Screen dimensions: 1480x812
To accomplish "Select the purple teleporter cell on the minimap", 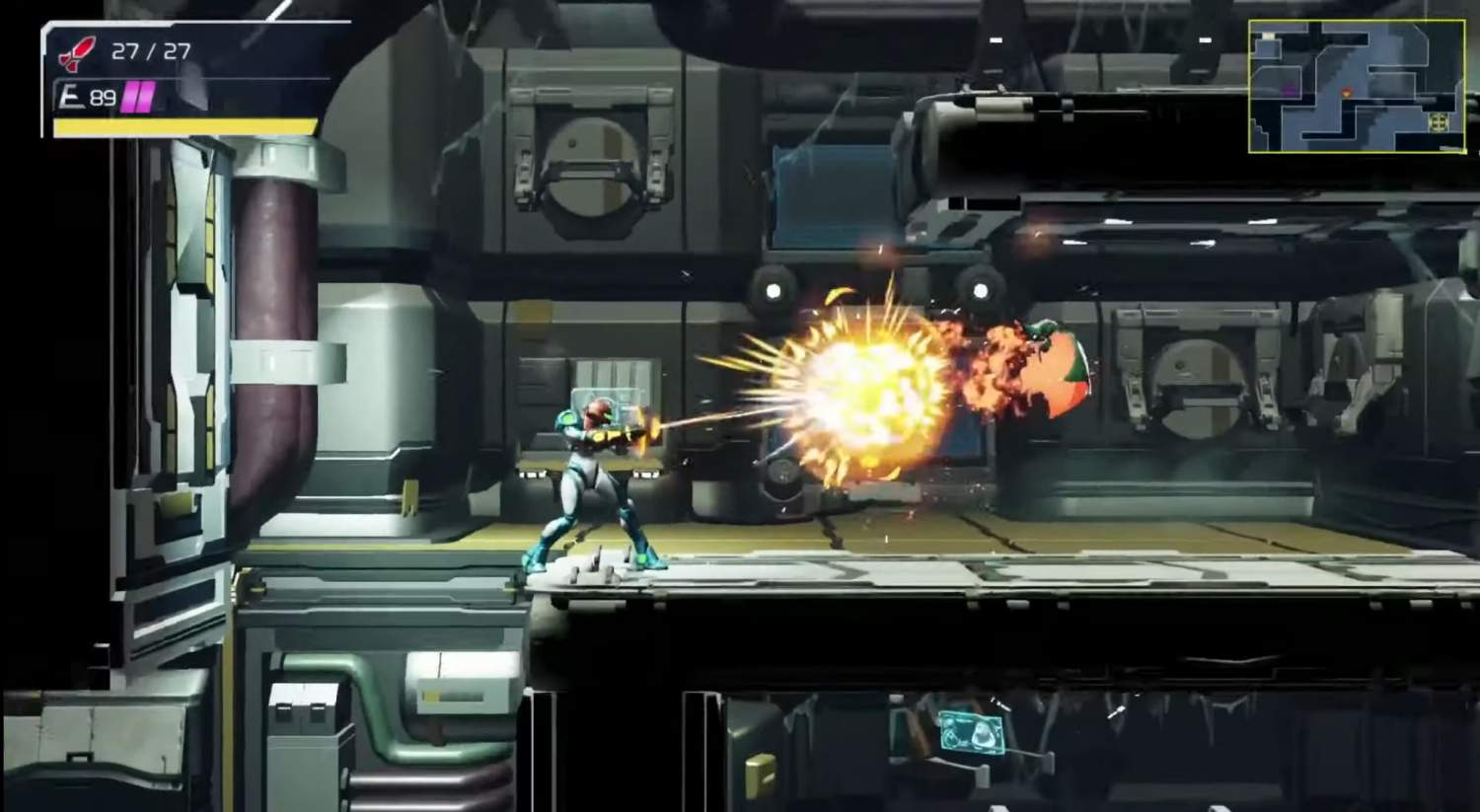I will point(1289,92).
